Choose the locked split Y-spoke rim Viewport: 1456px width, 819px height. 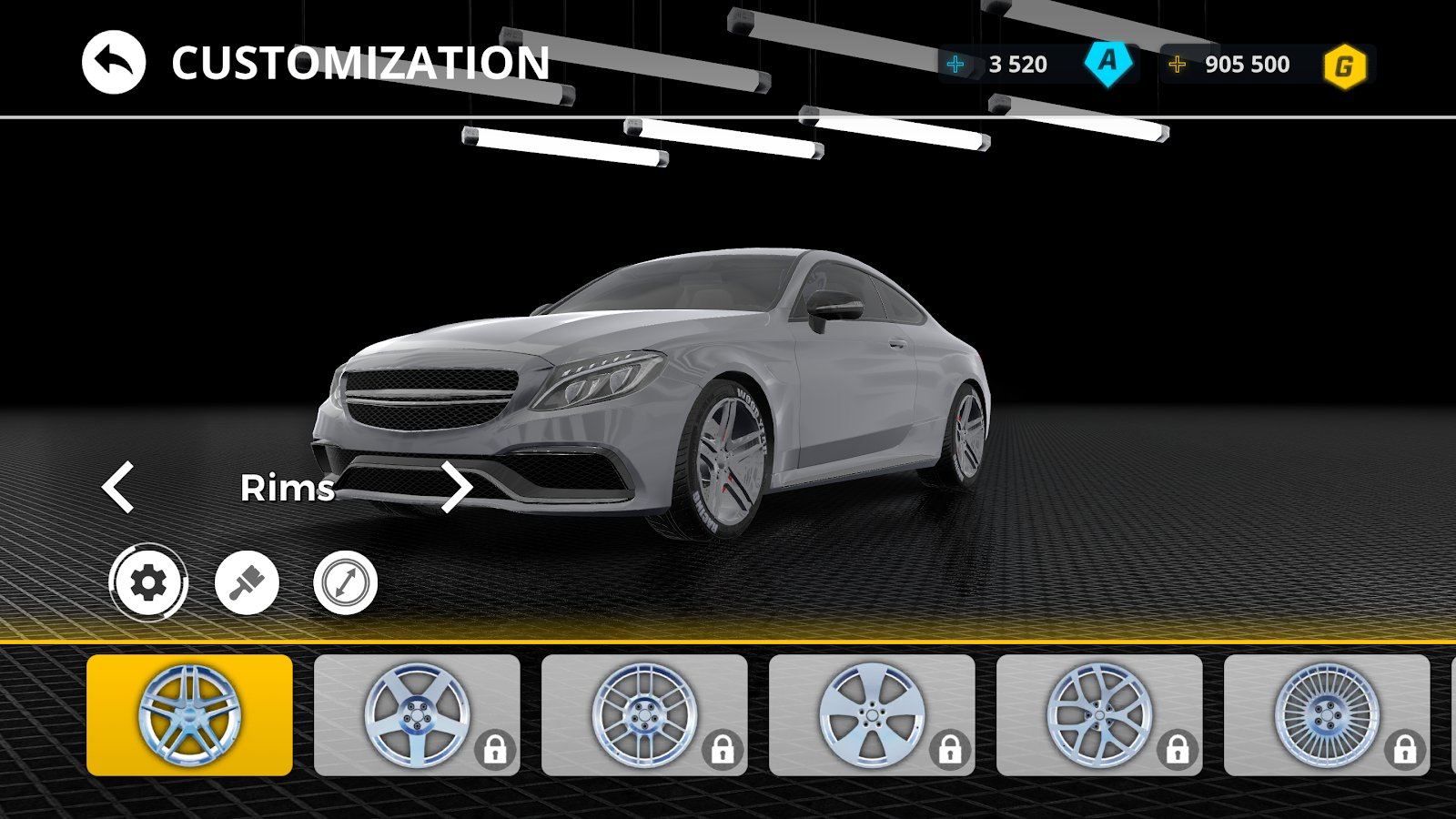coord(1099,715)
